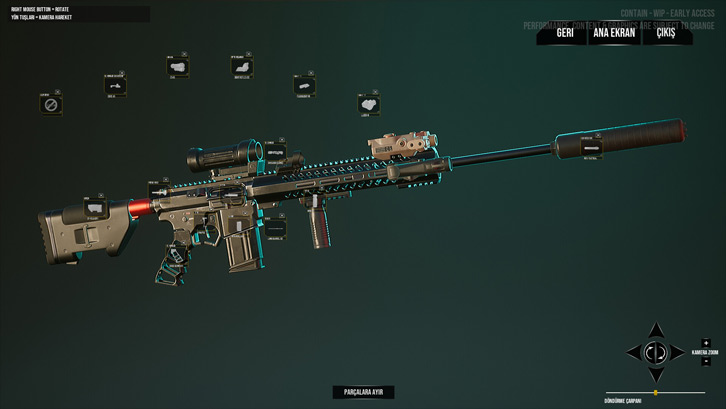Move the camera left with the left arrow
This screenshot has width=726, height=409.
pos(633,352)
